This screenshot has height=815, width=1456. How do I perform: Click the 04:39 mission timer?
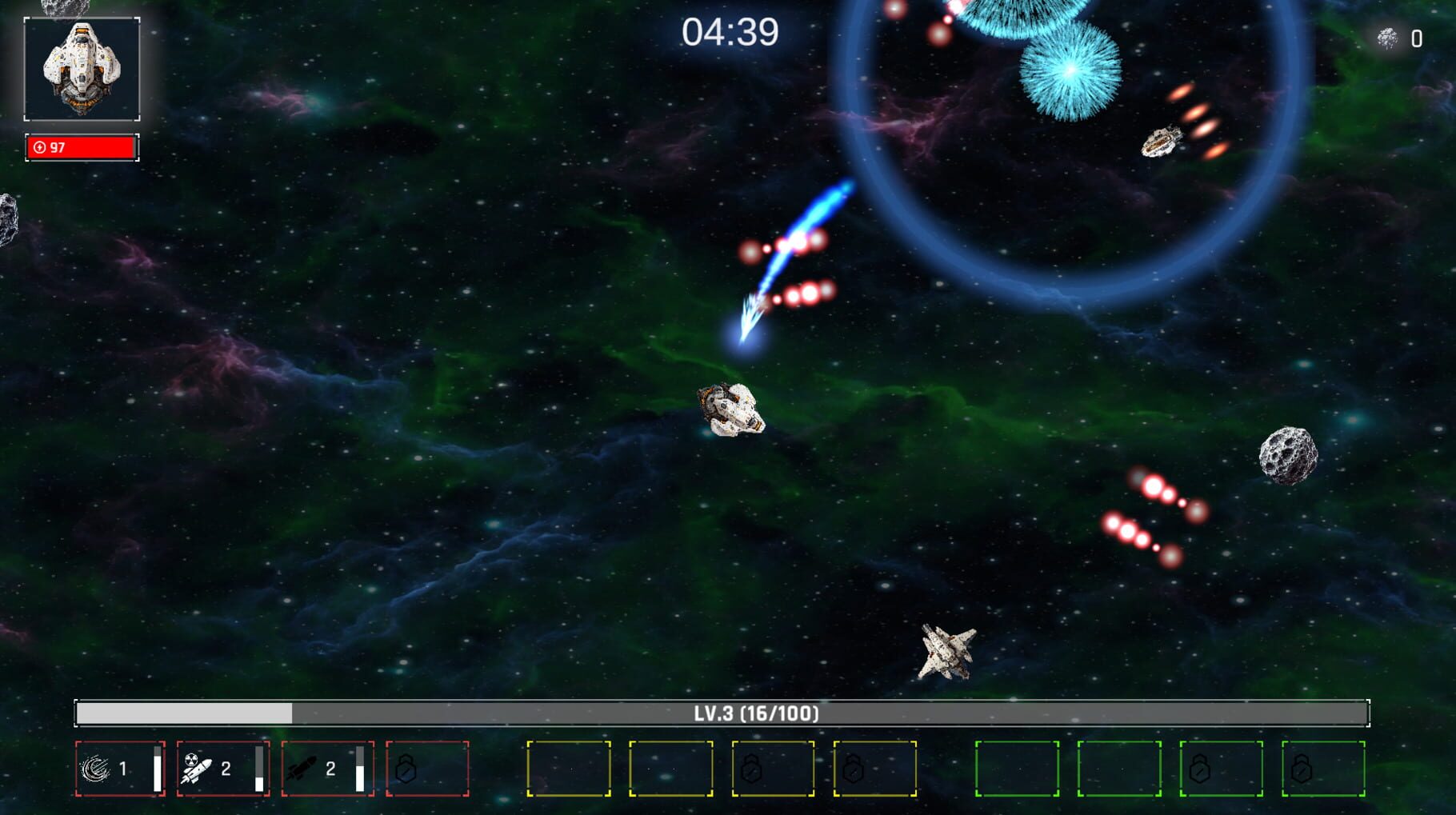(x=730, y=30)
